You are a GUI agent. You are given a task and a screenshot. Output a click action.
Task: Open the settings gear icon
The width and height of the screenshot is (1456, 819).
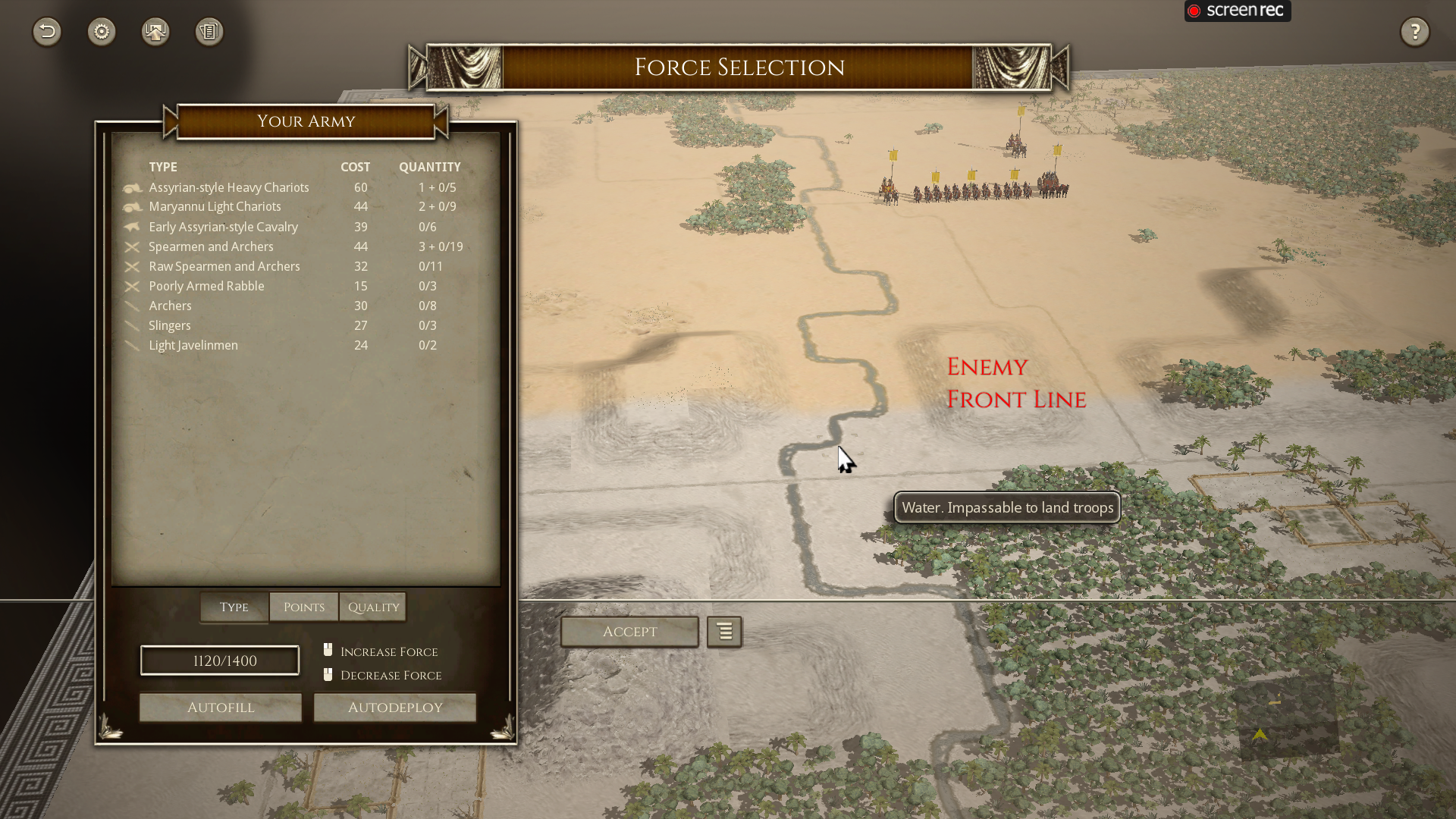click(x=102, y=32)
